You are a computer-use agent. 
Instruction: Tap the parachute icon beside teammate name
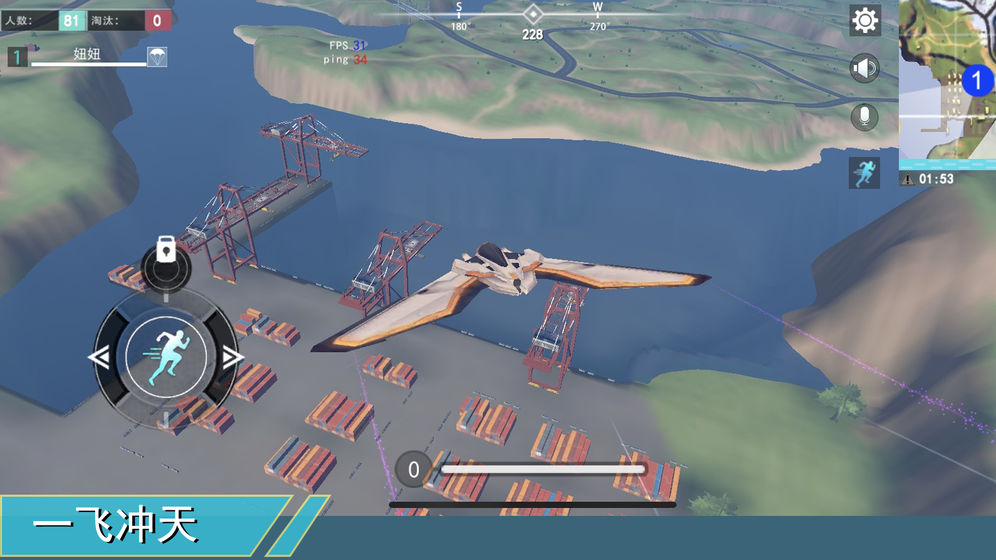coord(157,57)
